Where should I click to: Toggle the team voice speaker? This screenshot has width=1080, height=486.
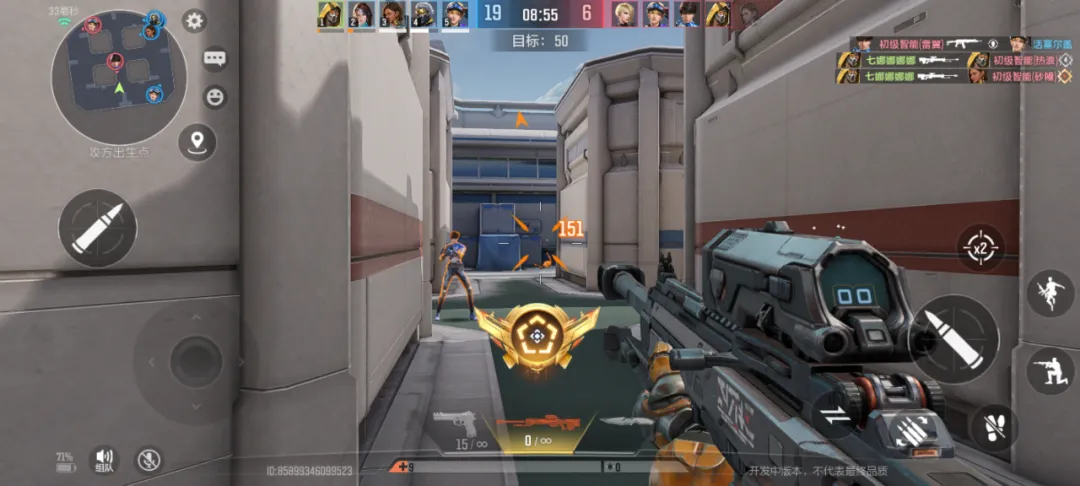coord(103,458)
